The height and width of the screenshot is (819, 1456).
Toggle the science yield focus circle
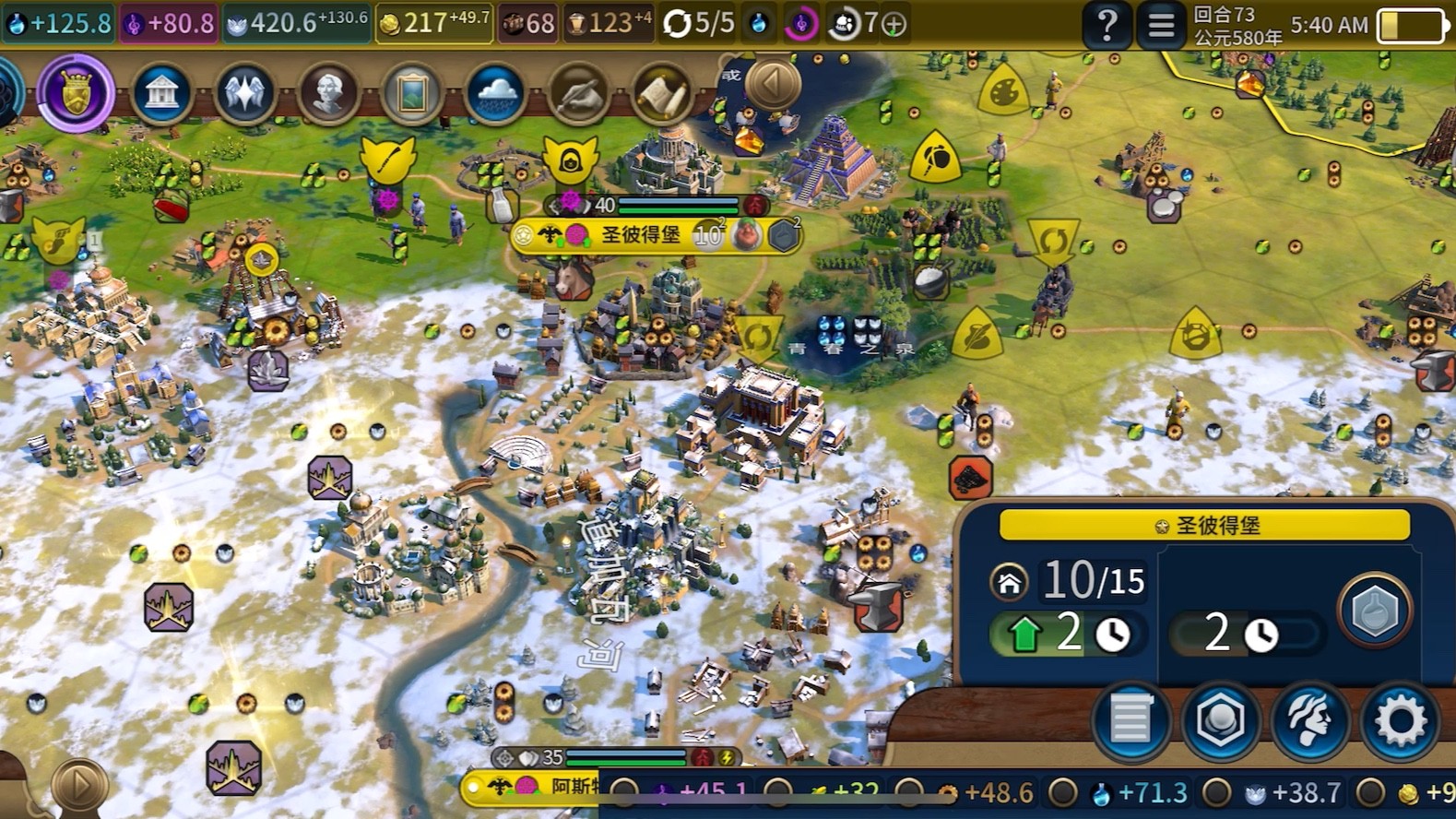pos(1063,792)
